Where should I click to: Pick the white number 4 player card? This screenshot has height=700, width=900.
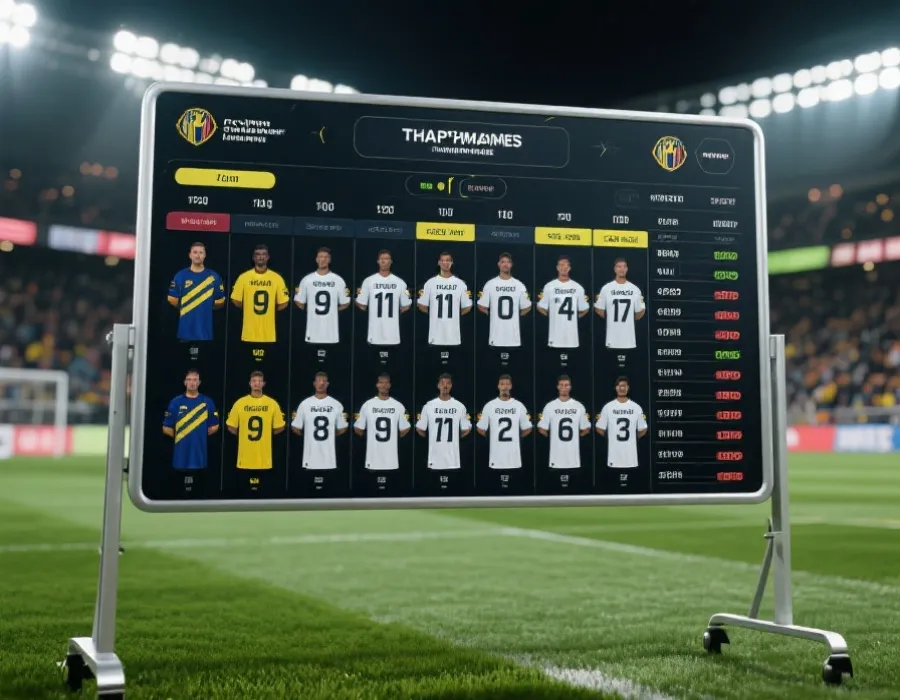[564, 303]
